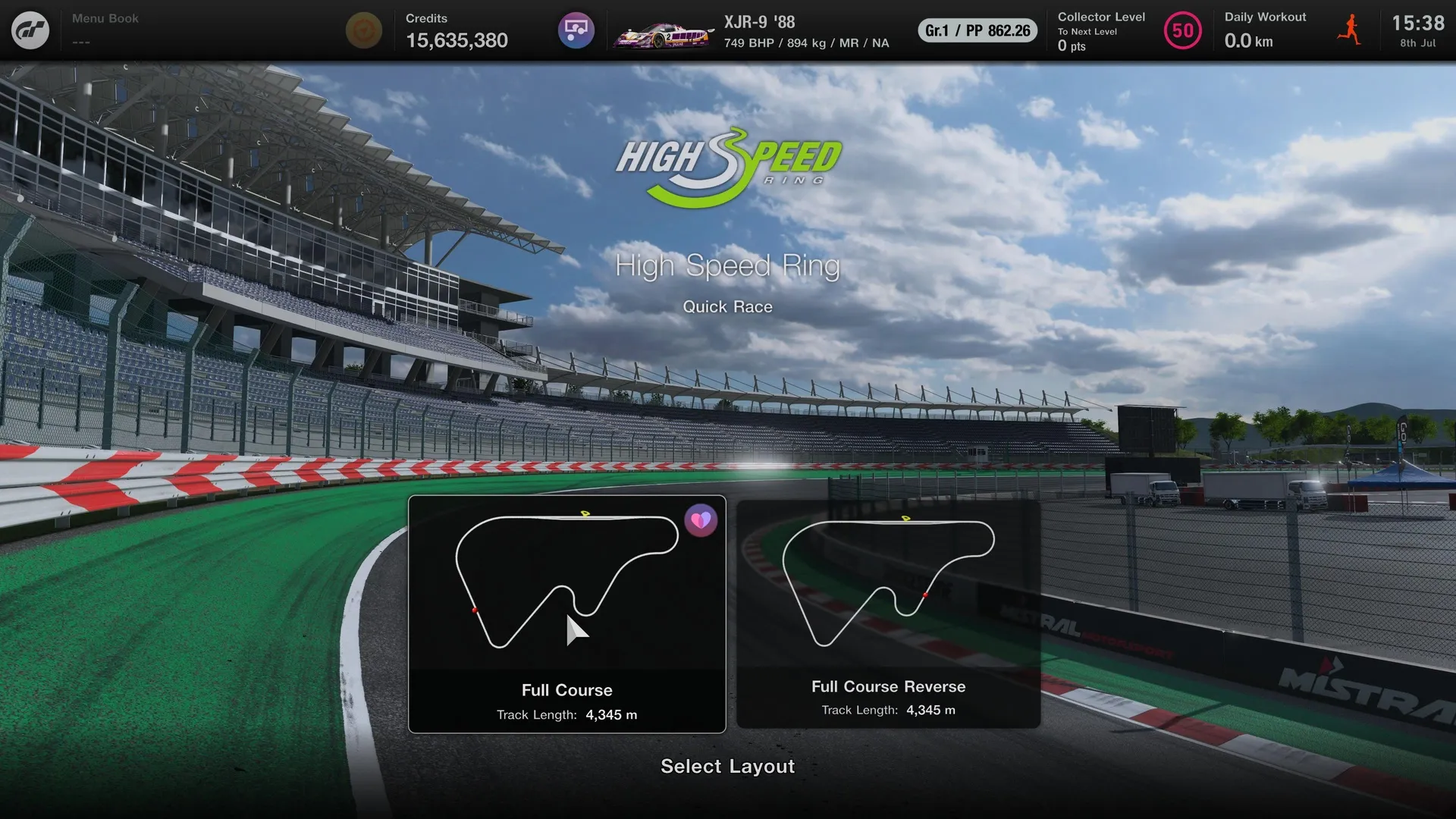Choose the Full Course Reverse layout
The image size is (1456, 819).
click(888, 614)
